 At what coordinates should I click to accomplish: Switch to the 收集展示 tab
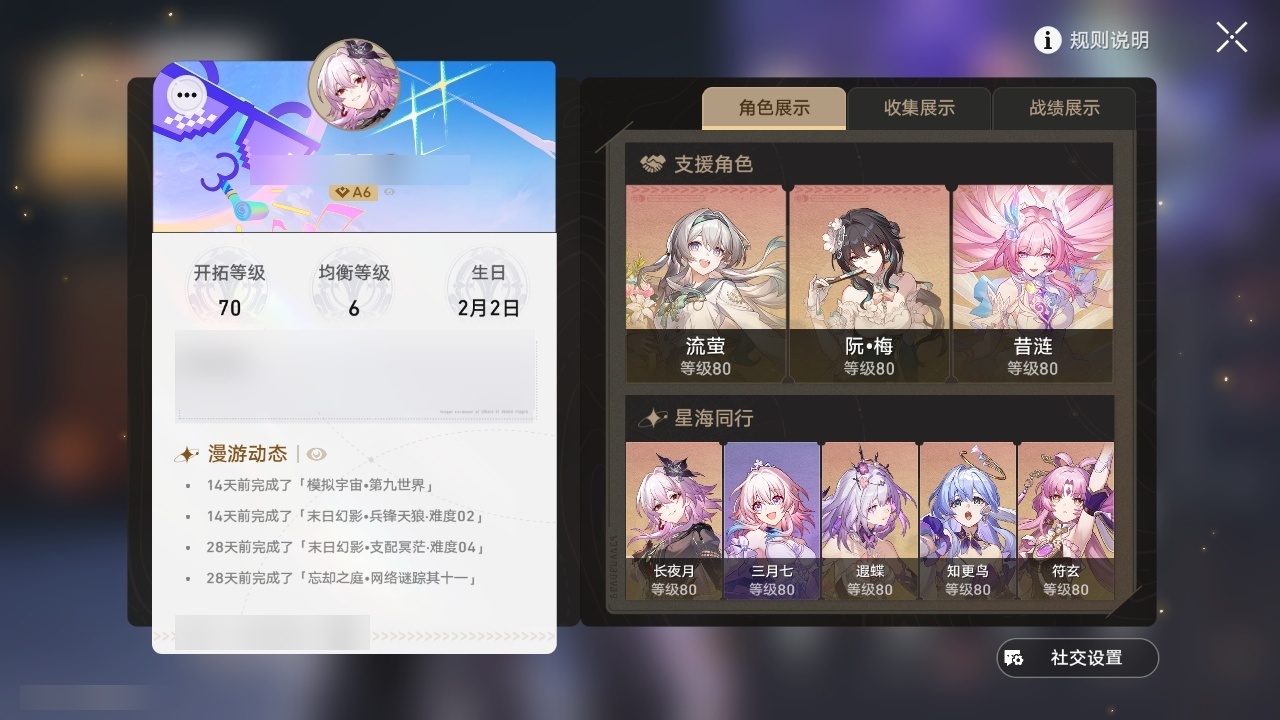pyautogui.click(x=918, y=108)
